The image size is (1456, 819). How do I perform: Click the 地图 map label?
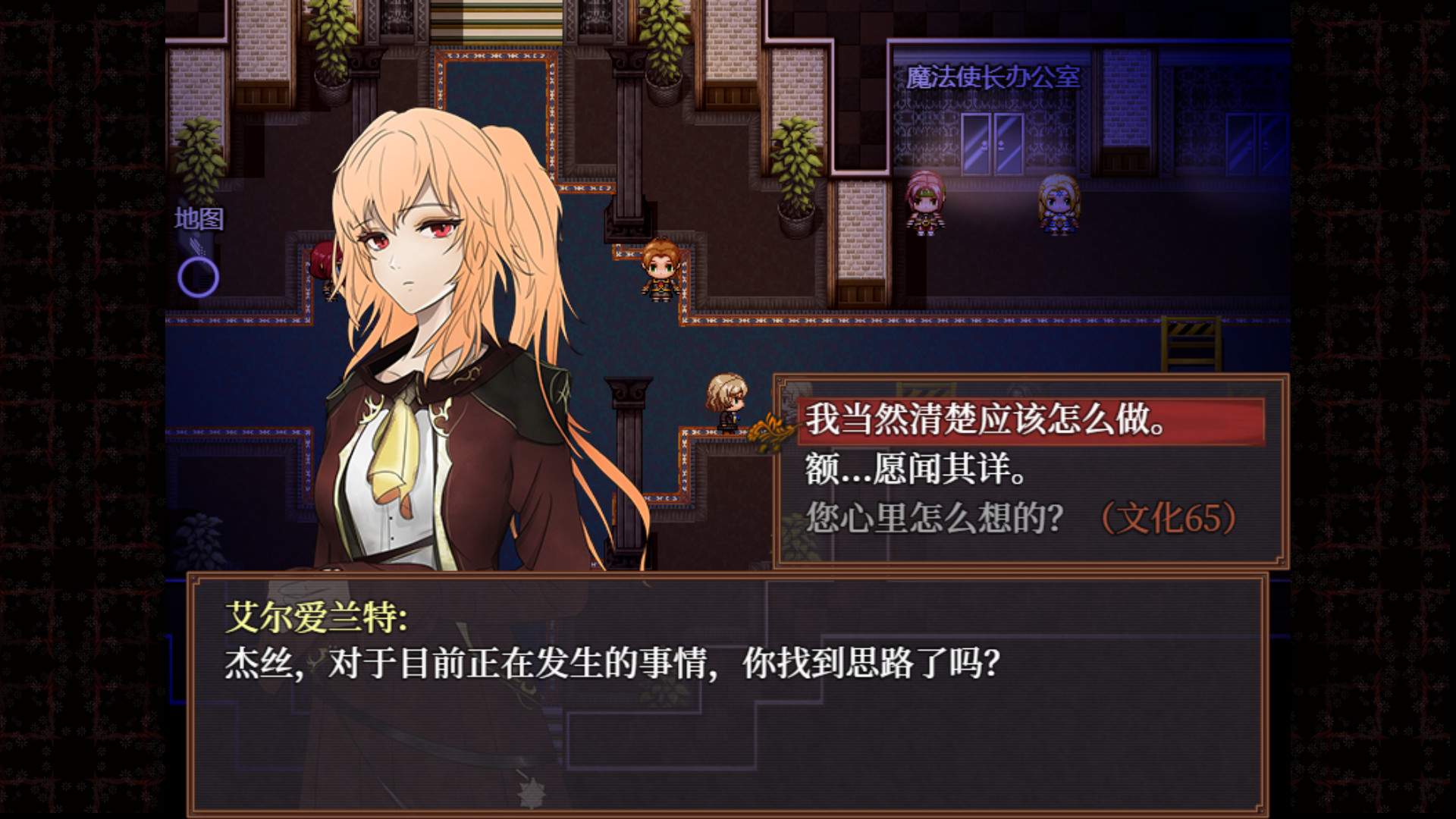(x=201, y=220)
